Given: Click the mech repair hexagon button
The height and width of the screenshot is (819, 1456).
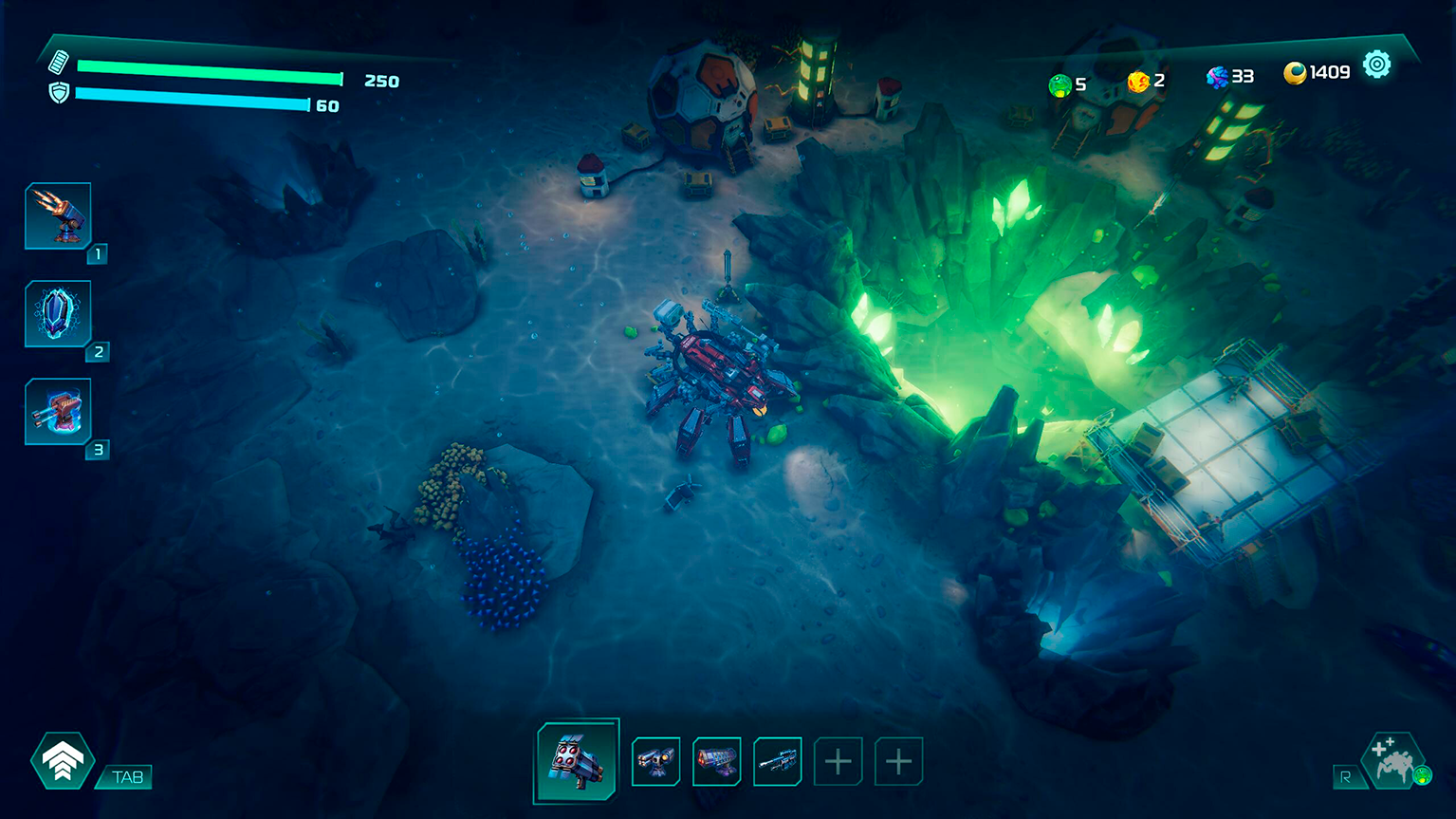Looking at the screenshot, I should click(1392, 761).
